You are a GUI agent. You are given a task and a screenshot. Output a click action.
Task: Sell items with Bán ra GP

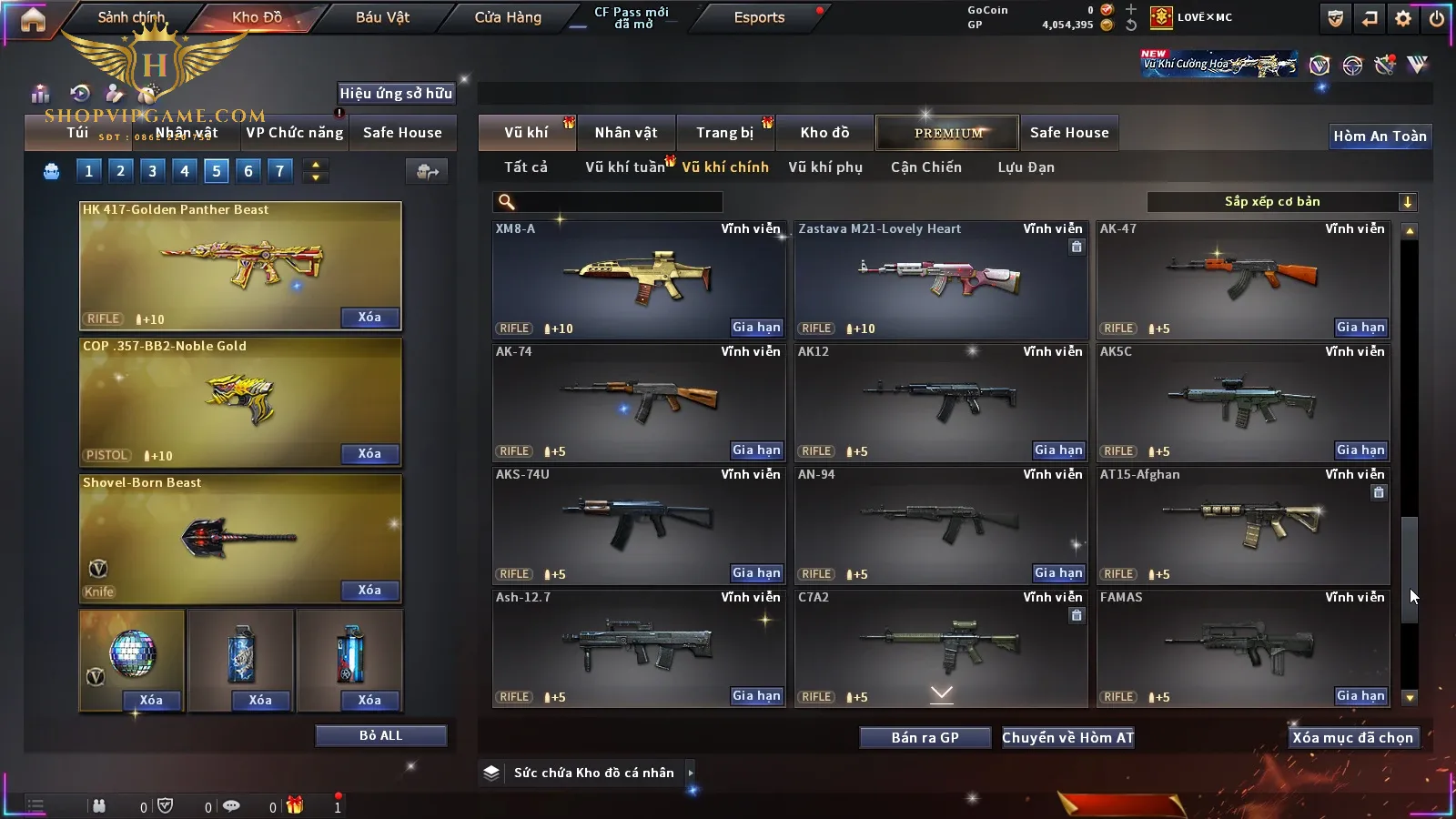pos(925,738)
